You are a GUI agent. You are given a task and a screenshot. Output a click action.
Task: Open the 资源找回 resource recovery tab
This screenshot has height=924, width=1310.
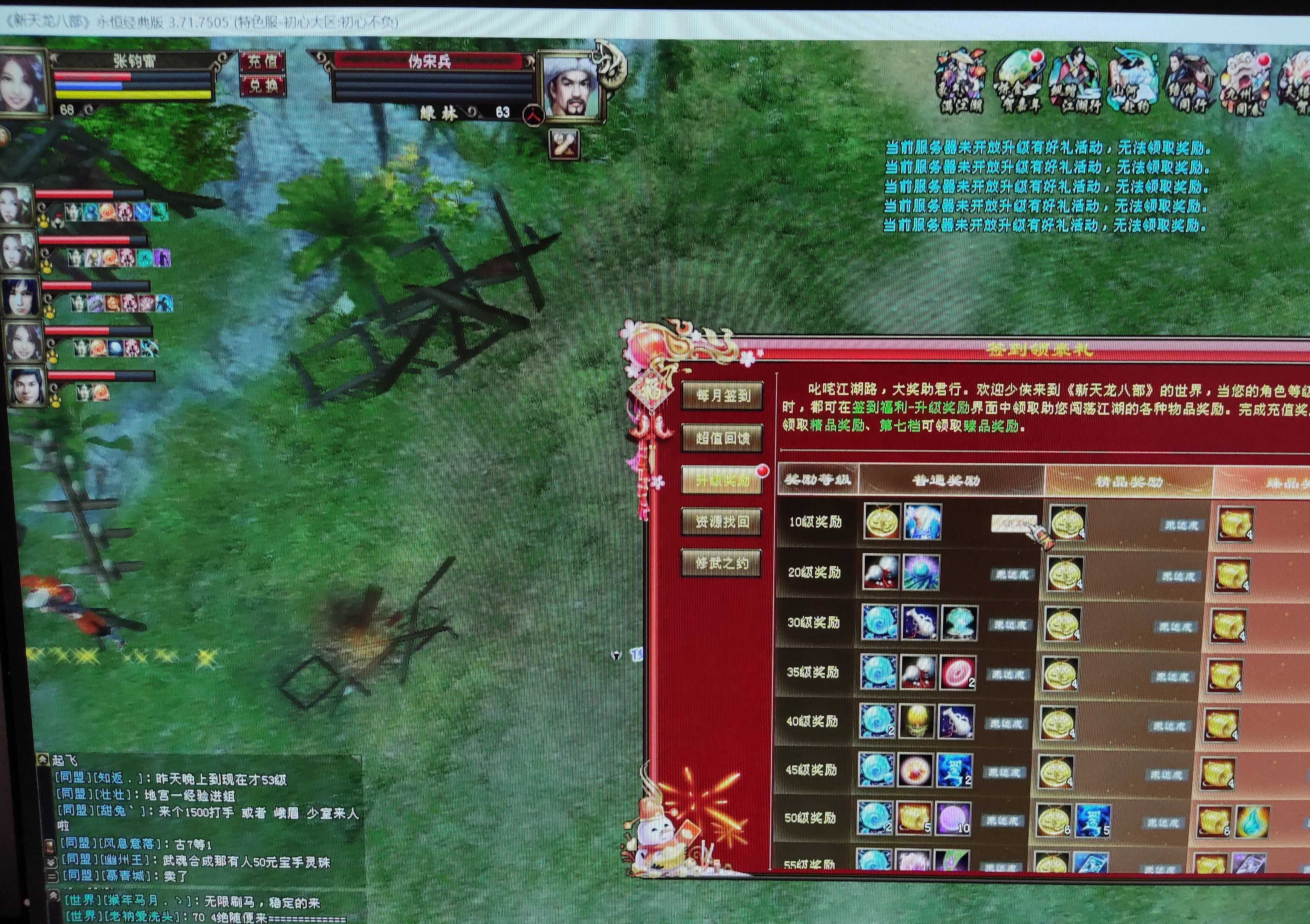point(721,521)
